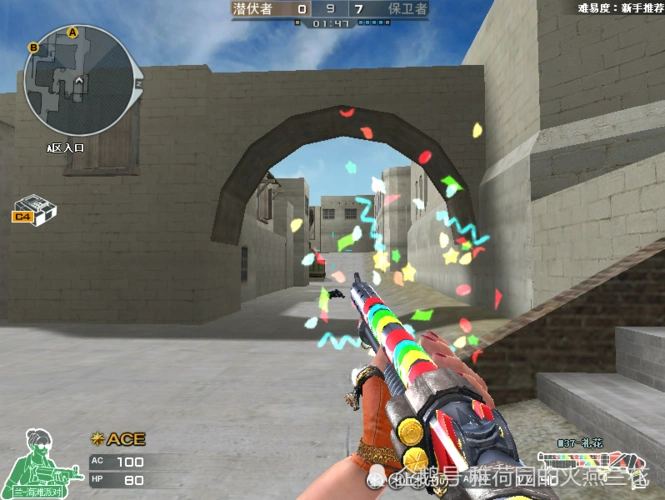Select the rainbow firework weapon icon

(x=598, y=461)
